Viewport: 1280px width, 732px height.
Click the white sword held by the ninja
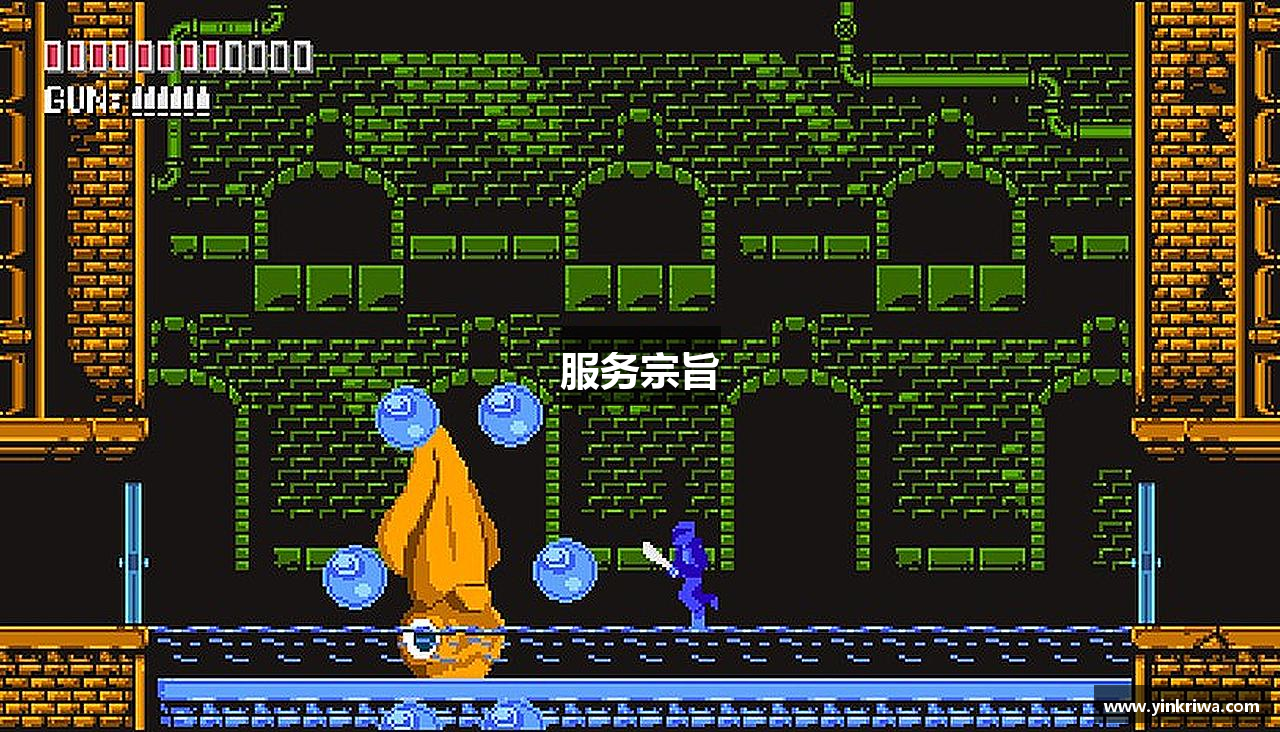(653, 551)
